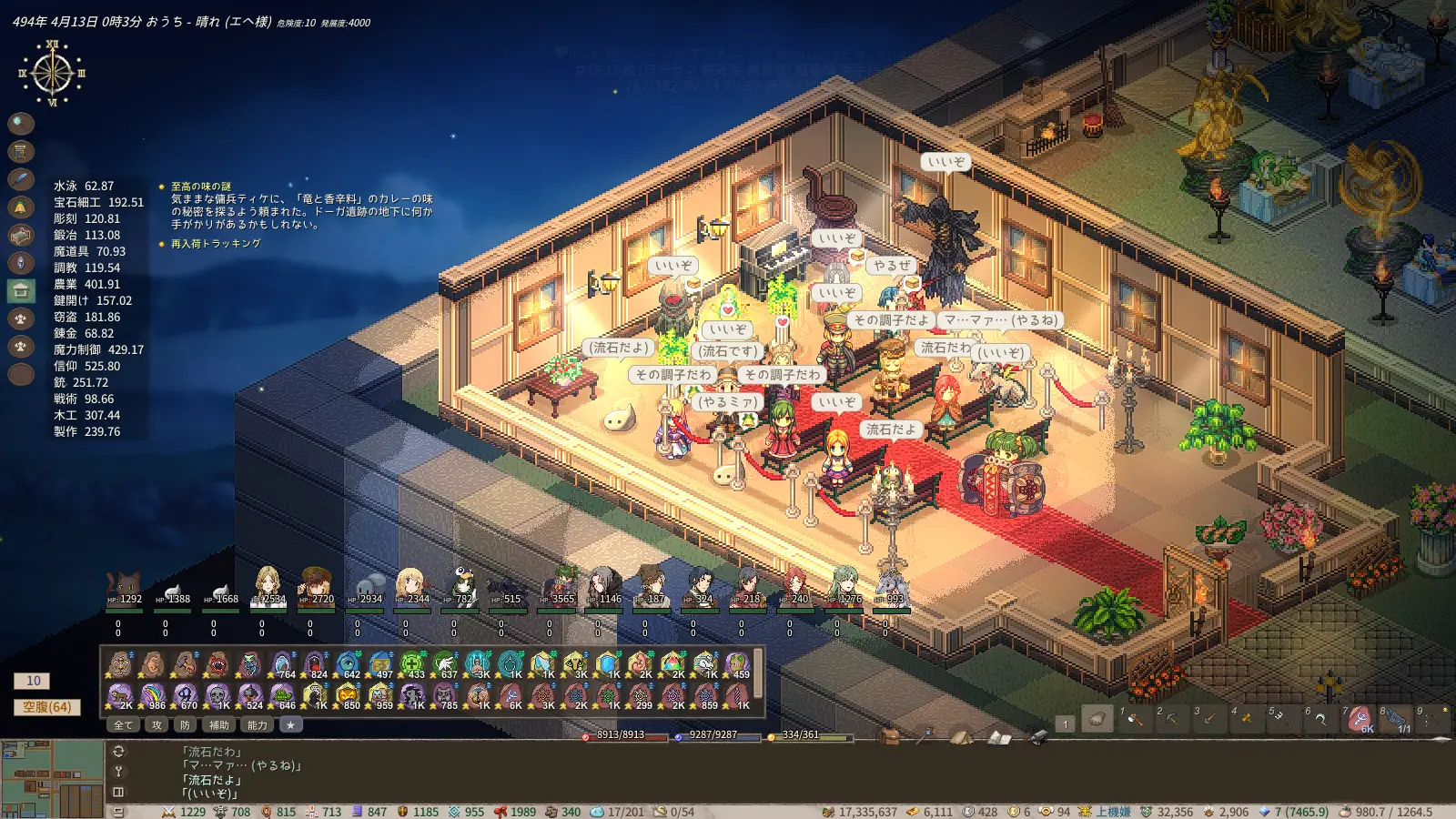Open the 至高の味の謎 quest tracker entry
1456x819 pixels.
coord(201,187)
